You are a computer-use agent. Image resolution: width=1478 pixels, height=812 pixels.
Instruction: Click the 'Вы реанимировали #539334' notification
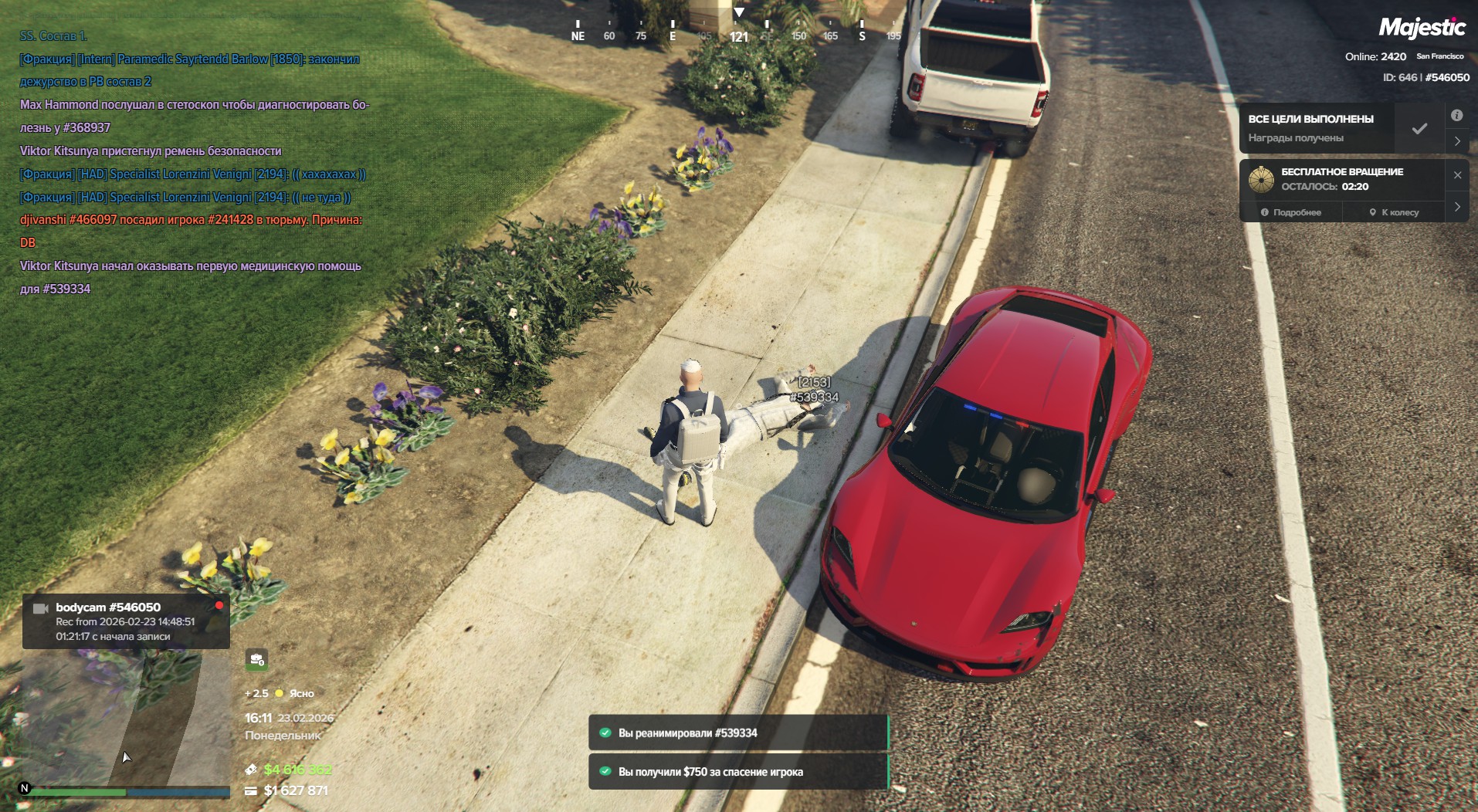pyautogui.click(x=738, y=732)
